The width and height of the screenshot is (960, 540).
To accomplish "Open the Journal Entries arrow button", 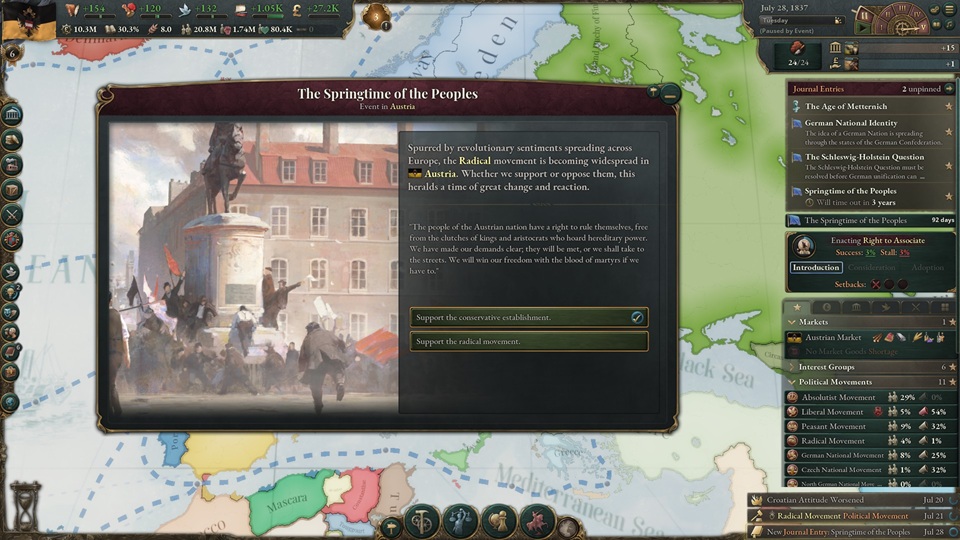I will pyautogui.click(x=950, y=89).
